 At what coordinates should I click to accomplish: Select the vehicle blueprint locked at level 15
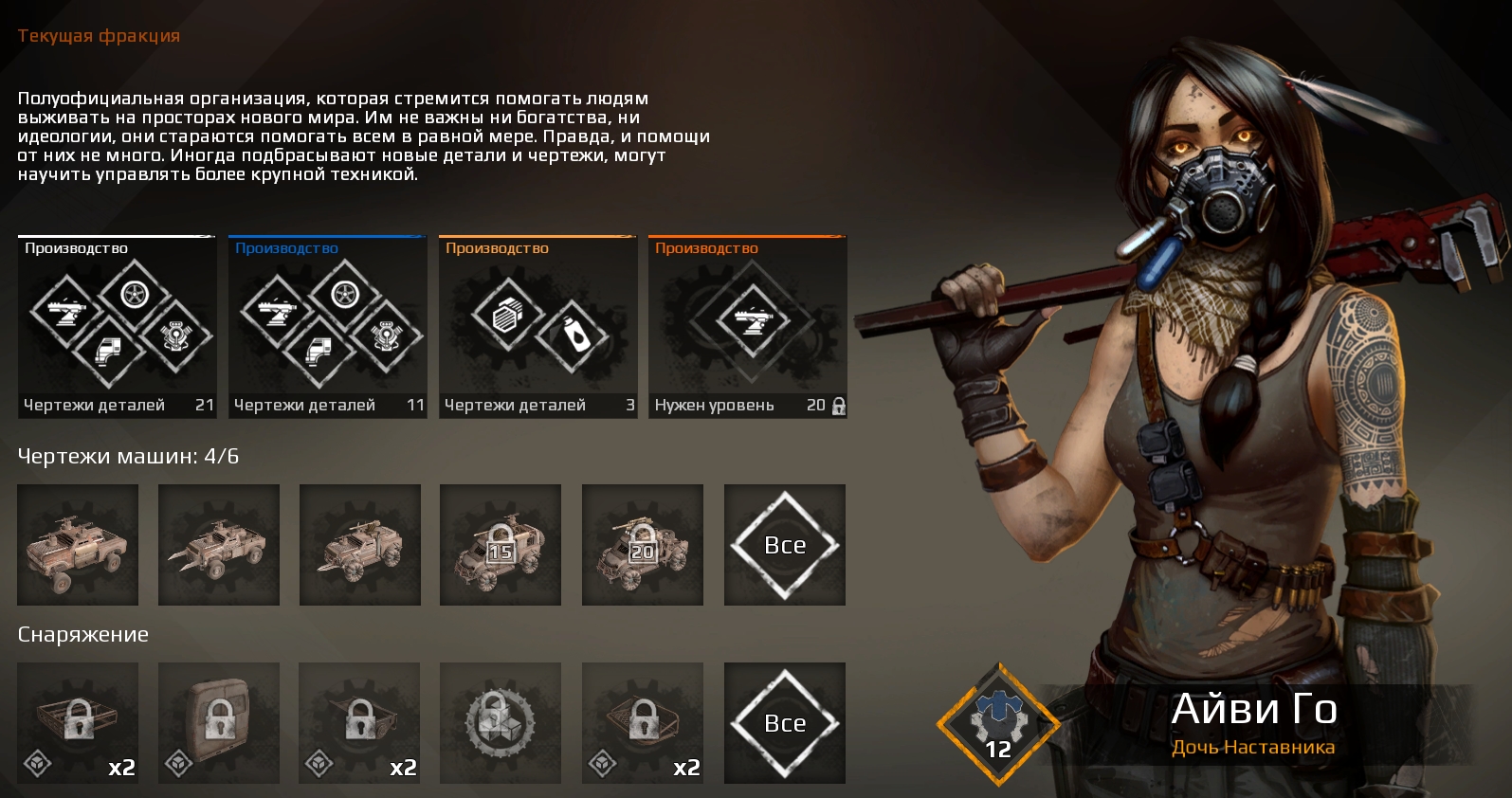tap(501, 545)
